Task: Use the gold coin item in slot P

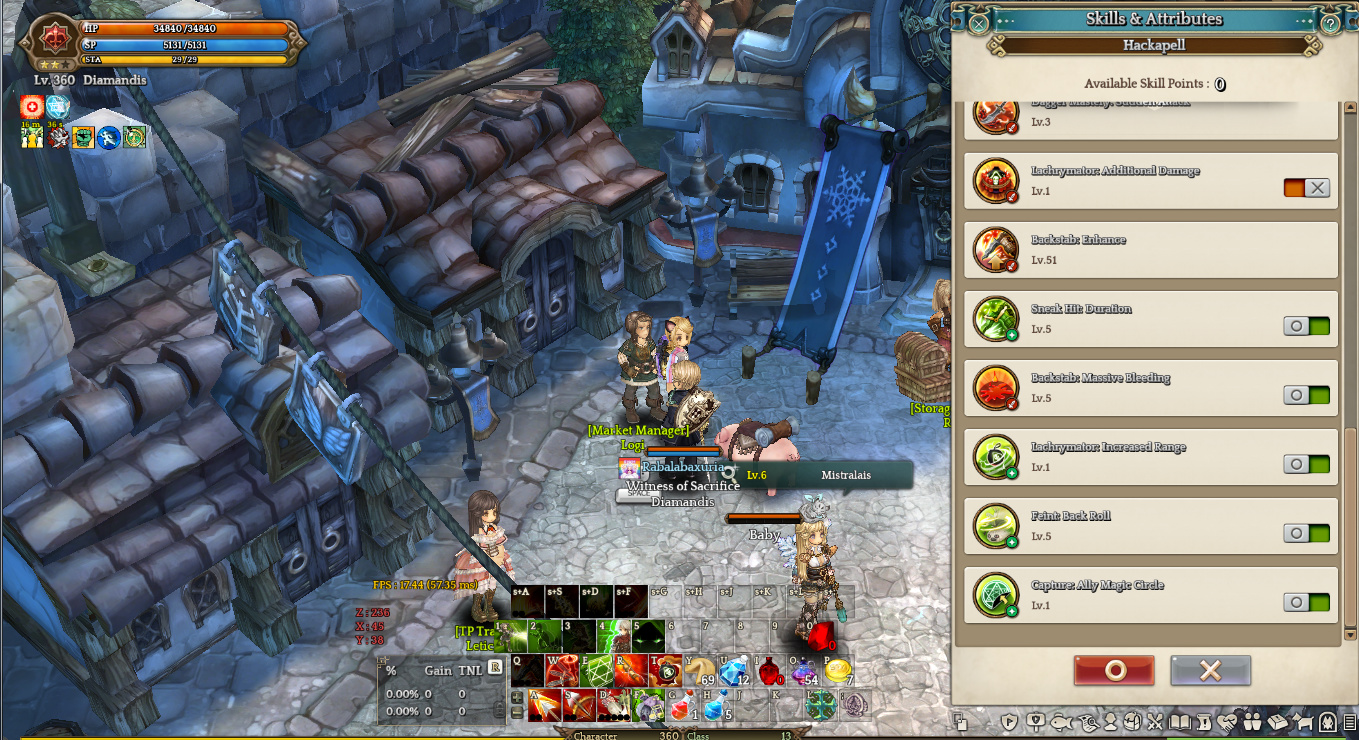Action: (837, 671)
